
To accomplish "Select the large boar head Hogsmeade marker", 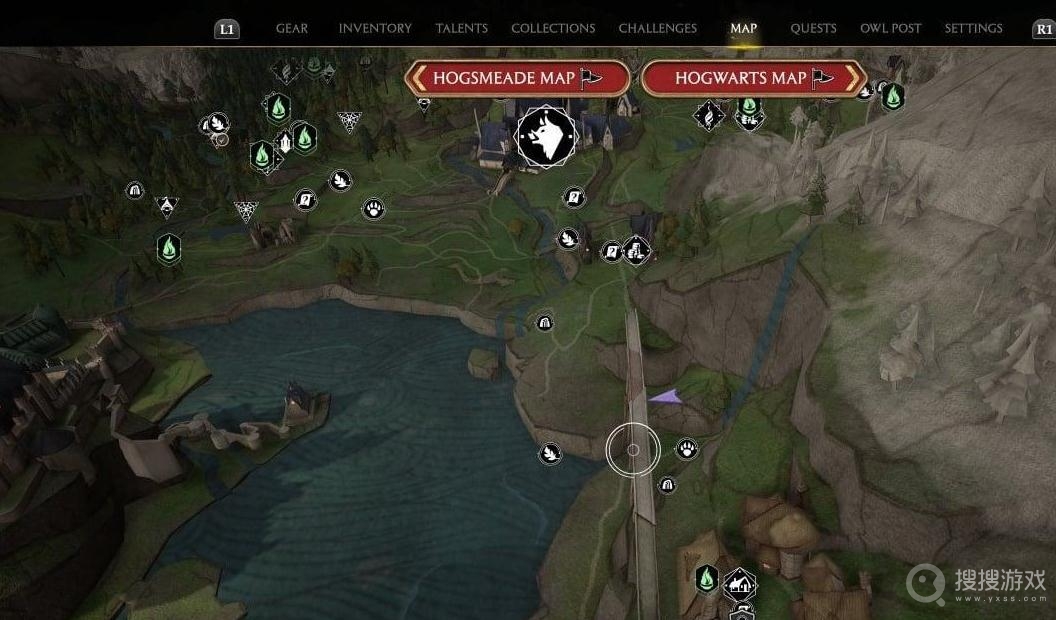I will click(546, 138).
